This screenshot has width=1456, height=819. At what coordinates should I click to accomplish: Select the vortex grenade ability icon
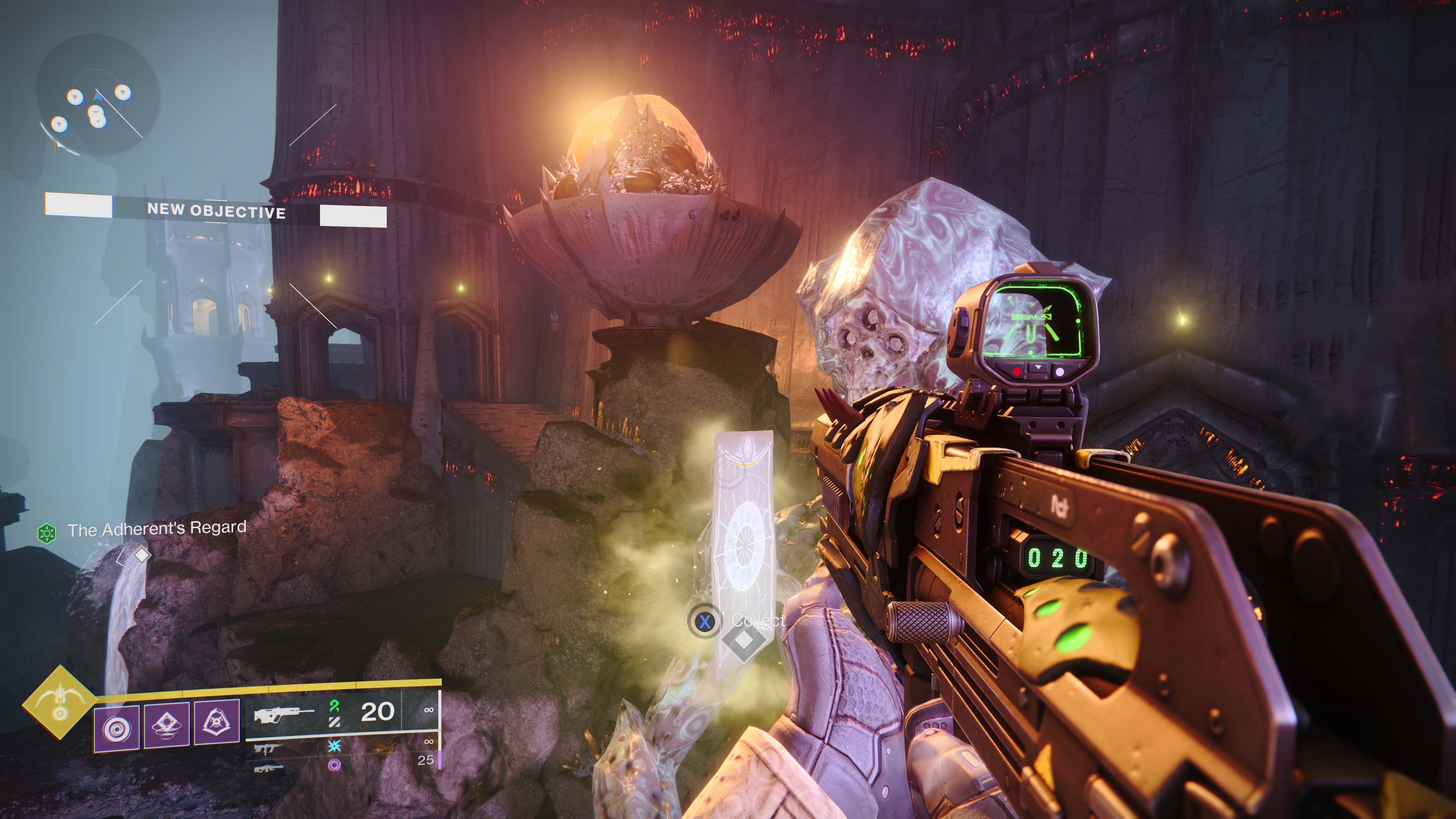(116, 728)
